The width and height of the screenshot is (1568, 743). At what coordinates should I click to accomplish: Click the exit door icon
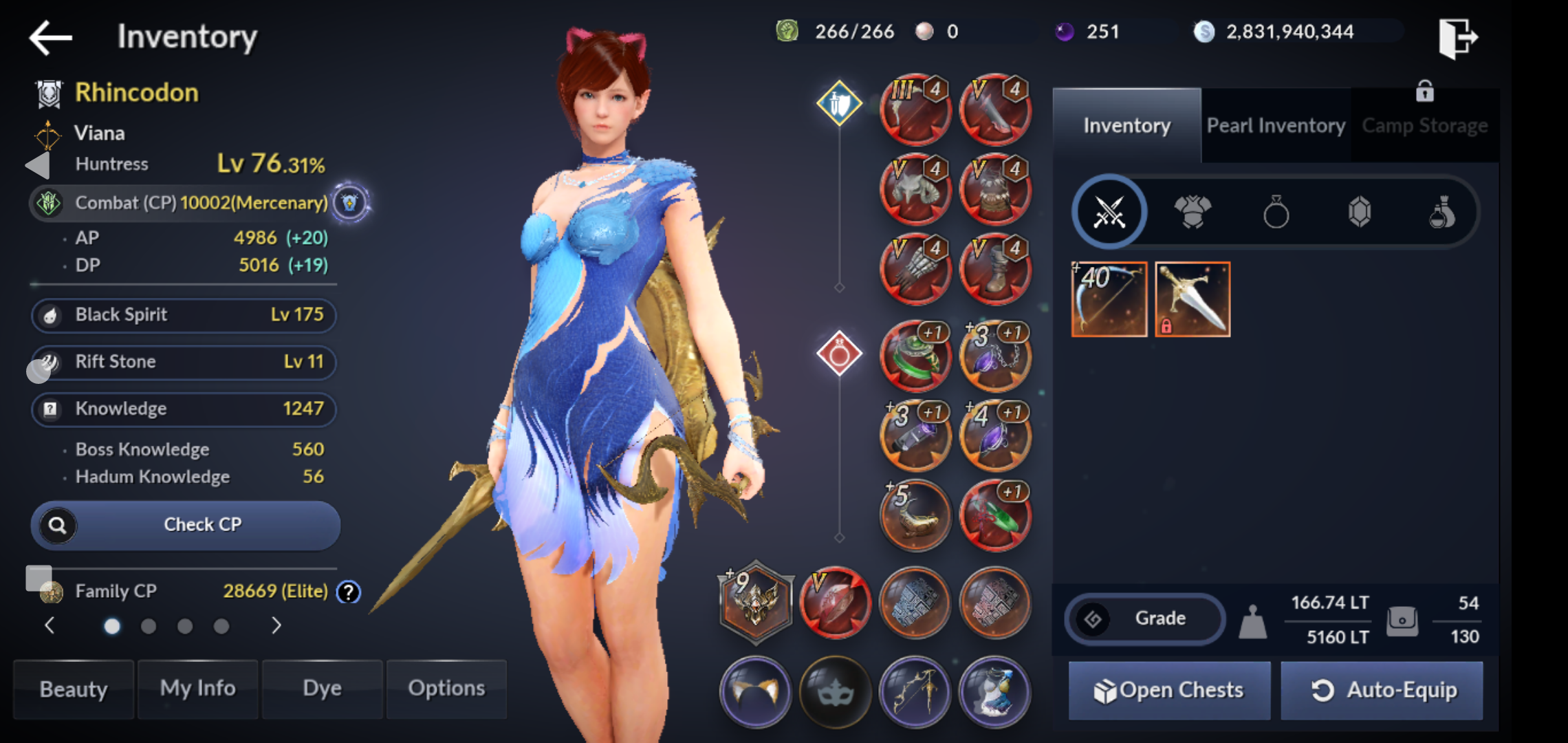(1457, 37)
